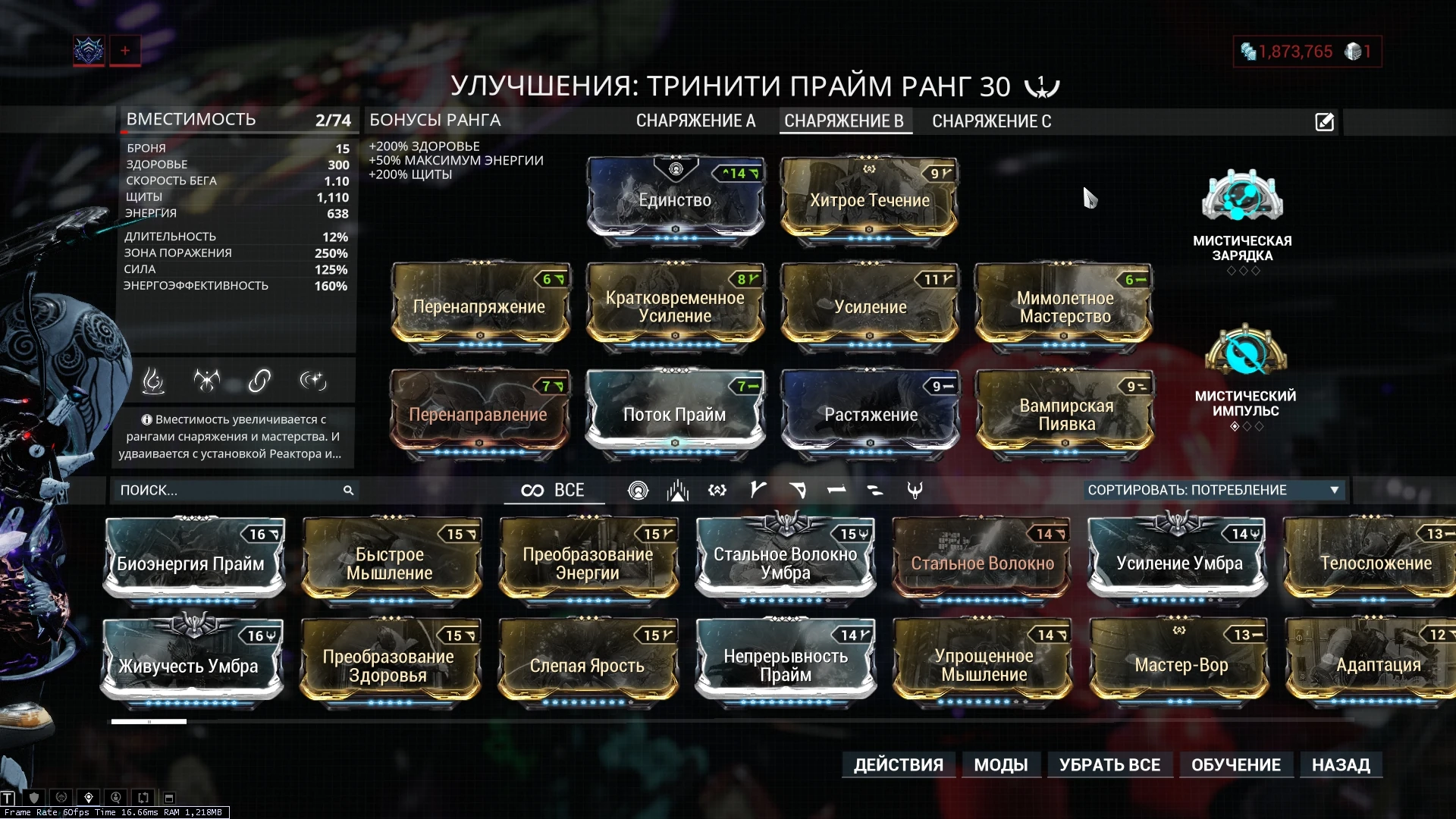Open the add loadout plus button
The image size is (1456, 819).
(x=124, y=50)
